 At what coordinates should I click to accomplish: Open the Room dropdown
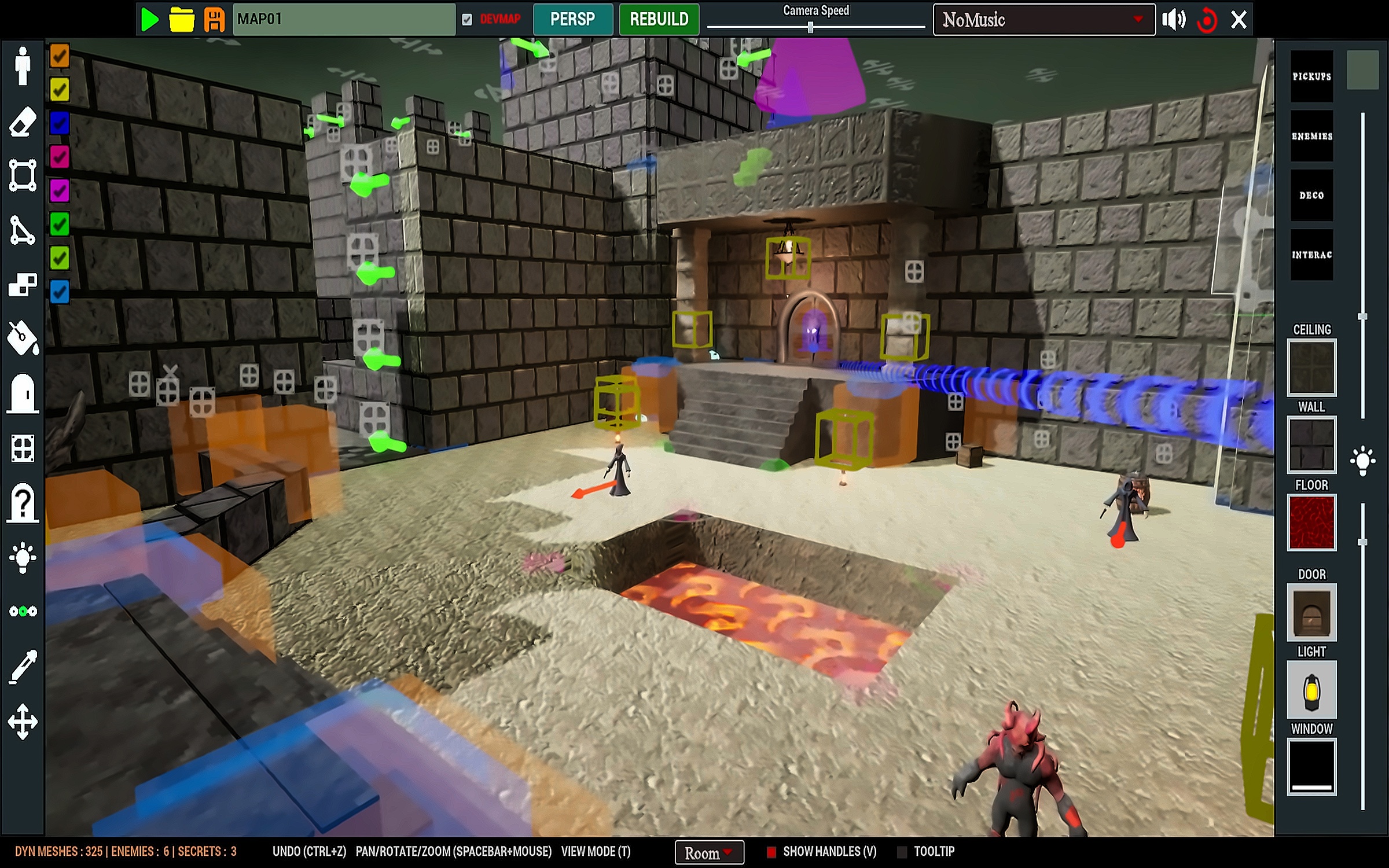[709, 852]
